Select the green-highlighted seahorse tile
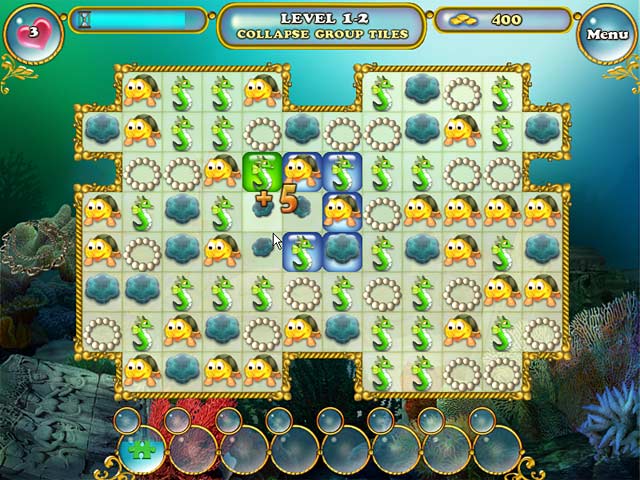 coord(261,171)
